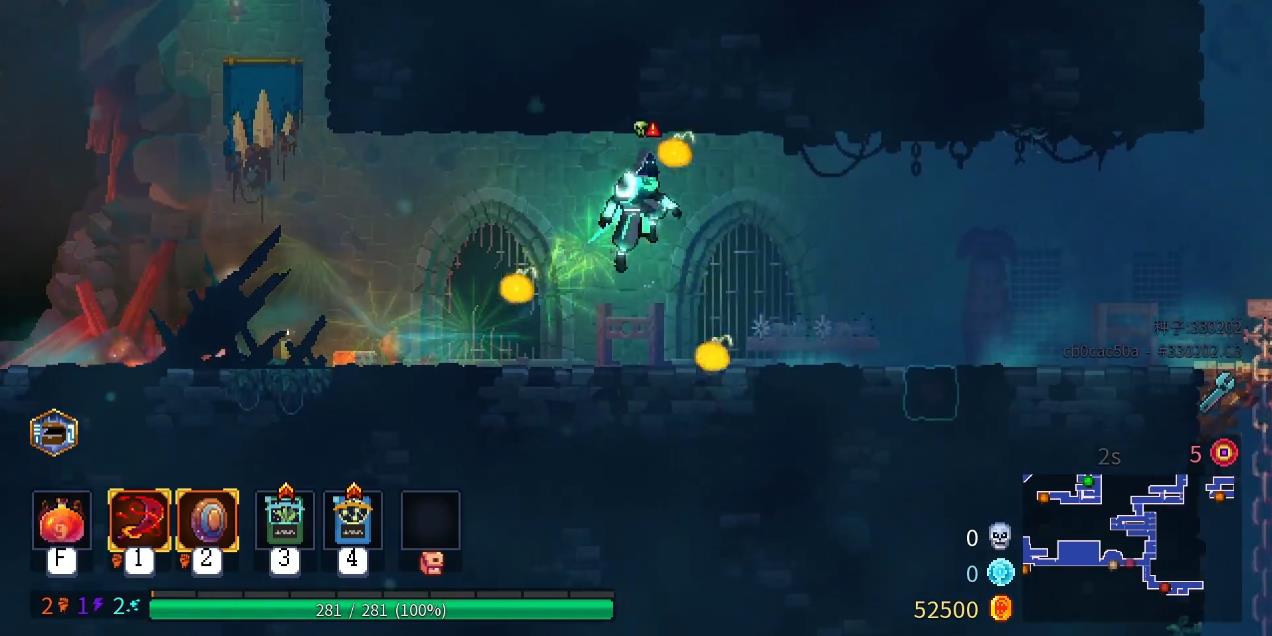Click the skull kill counter icon
The height and width of the screenshot is (636, 1272).
(1000, 537)
